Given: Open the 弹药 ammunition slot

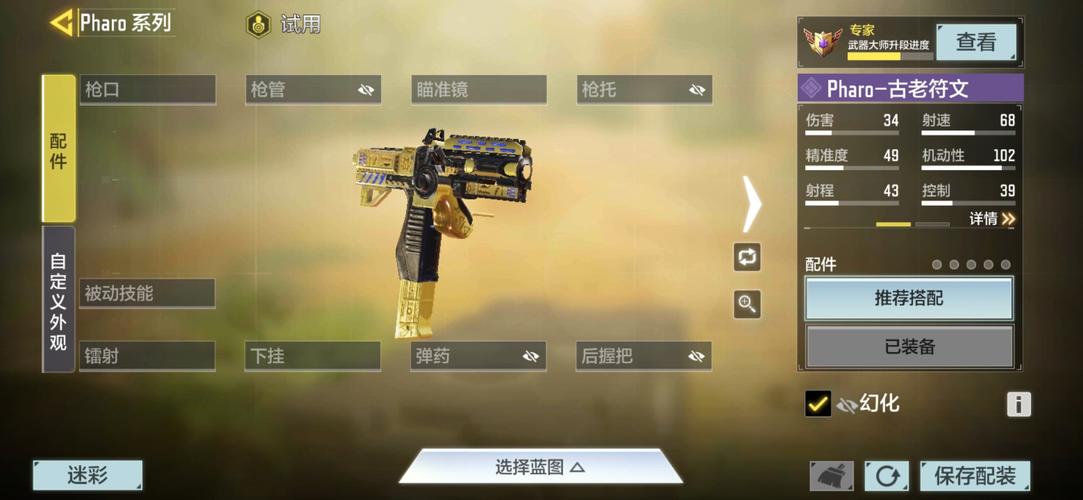Looking at the screenshot, I should click(478, 356).
